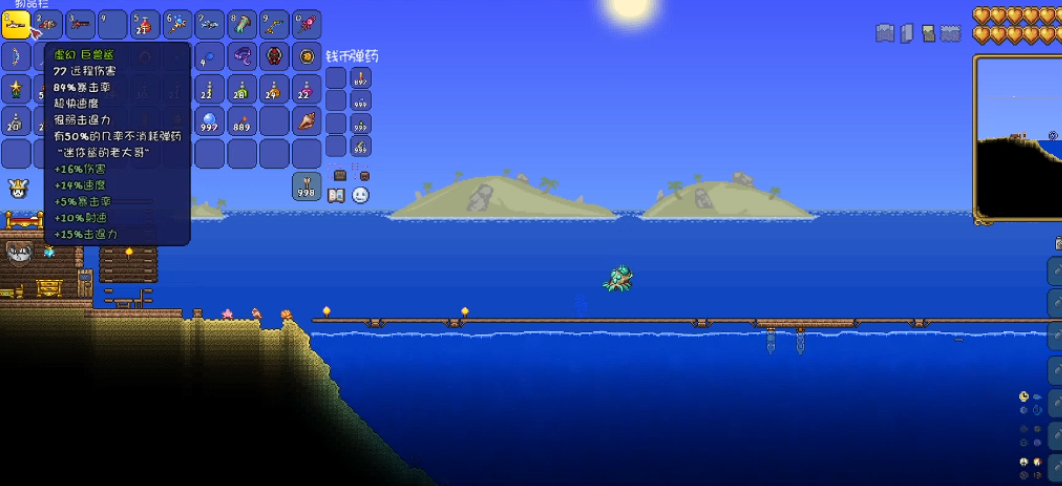Open the emote smiley face button
Screen dimensions: 1062x486
pyautogui.click(x=360, y=195)
